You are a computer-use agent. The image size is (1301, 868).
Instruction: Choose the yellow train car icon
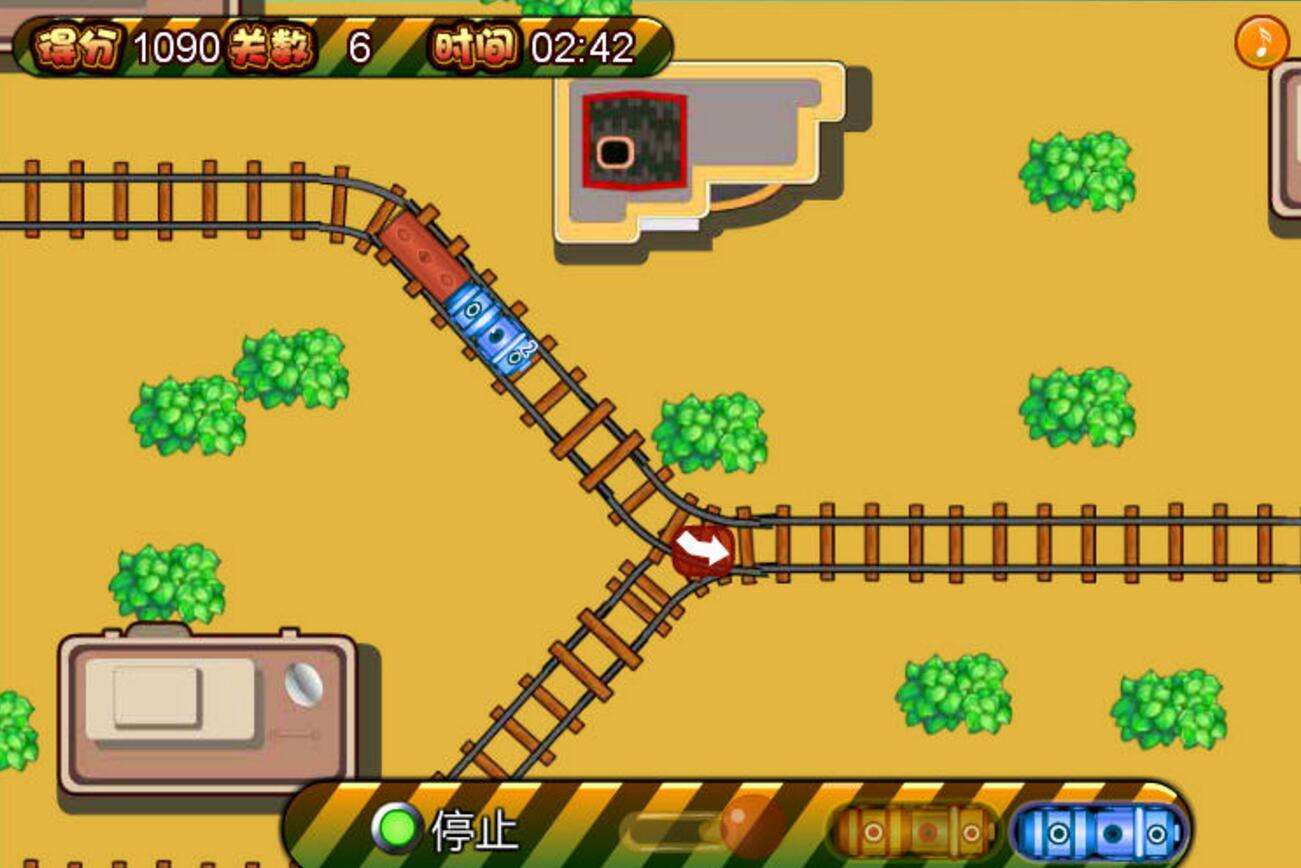914,830
